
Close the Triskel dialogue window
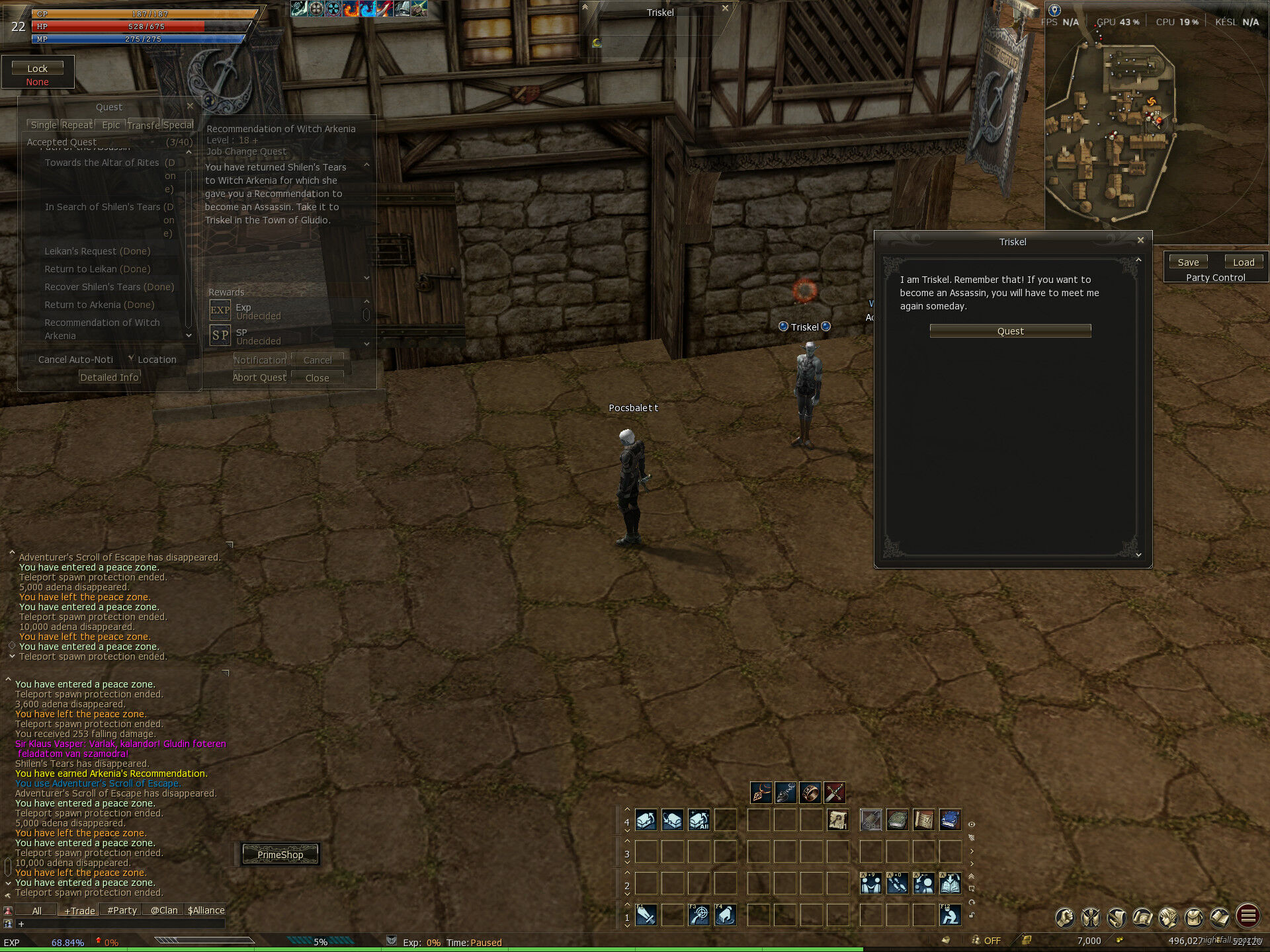point(1140,241)
